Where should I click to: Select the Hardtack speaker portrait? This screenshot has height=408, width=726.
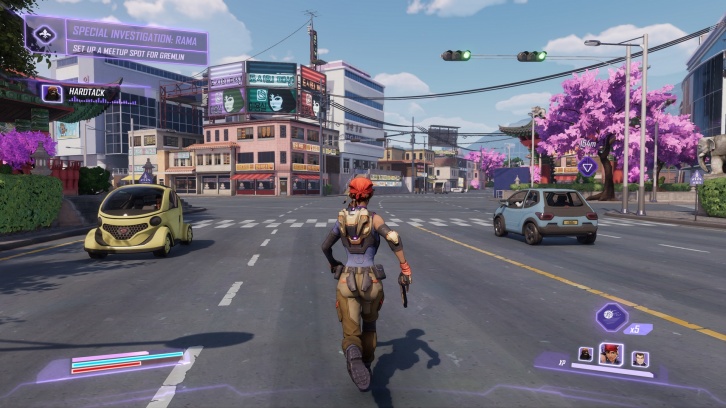[52, 93]
